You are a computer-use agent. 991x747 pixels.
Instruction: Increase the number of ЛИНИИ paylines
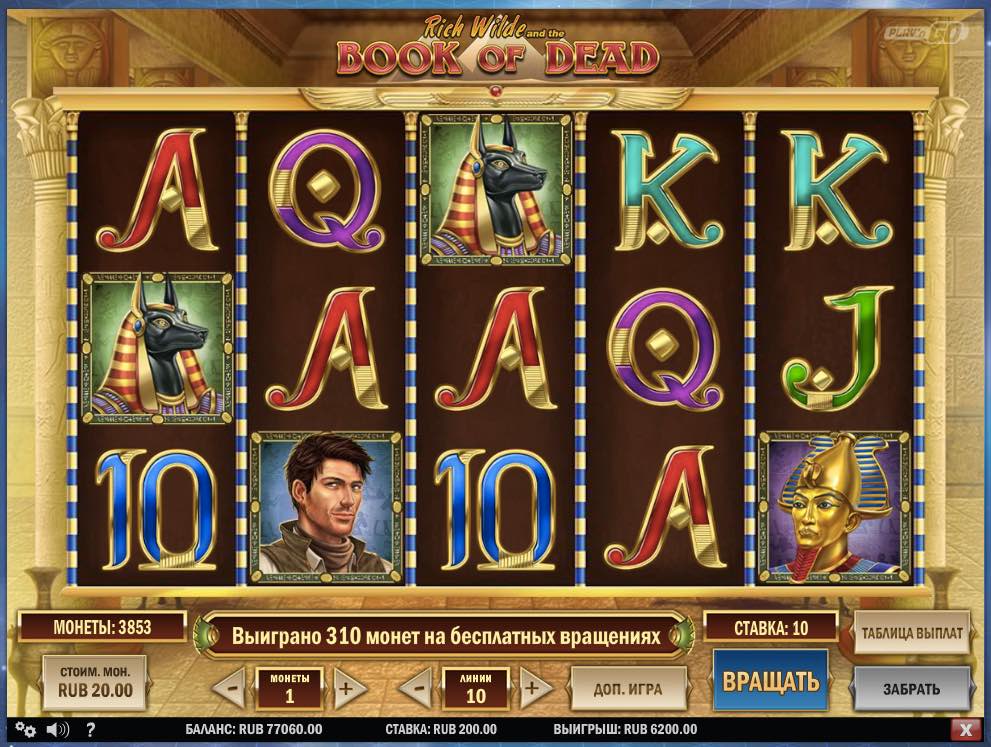tap(533, 688)
